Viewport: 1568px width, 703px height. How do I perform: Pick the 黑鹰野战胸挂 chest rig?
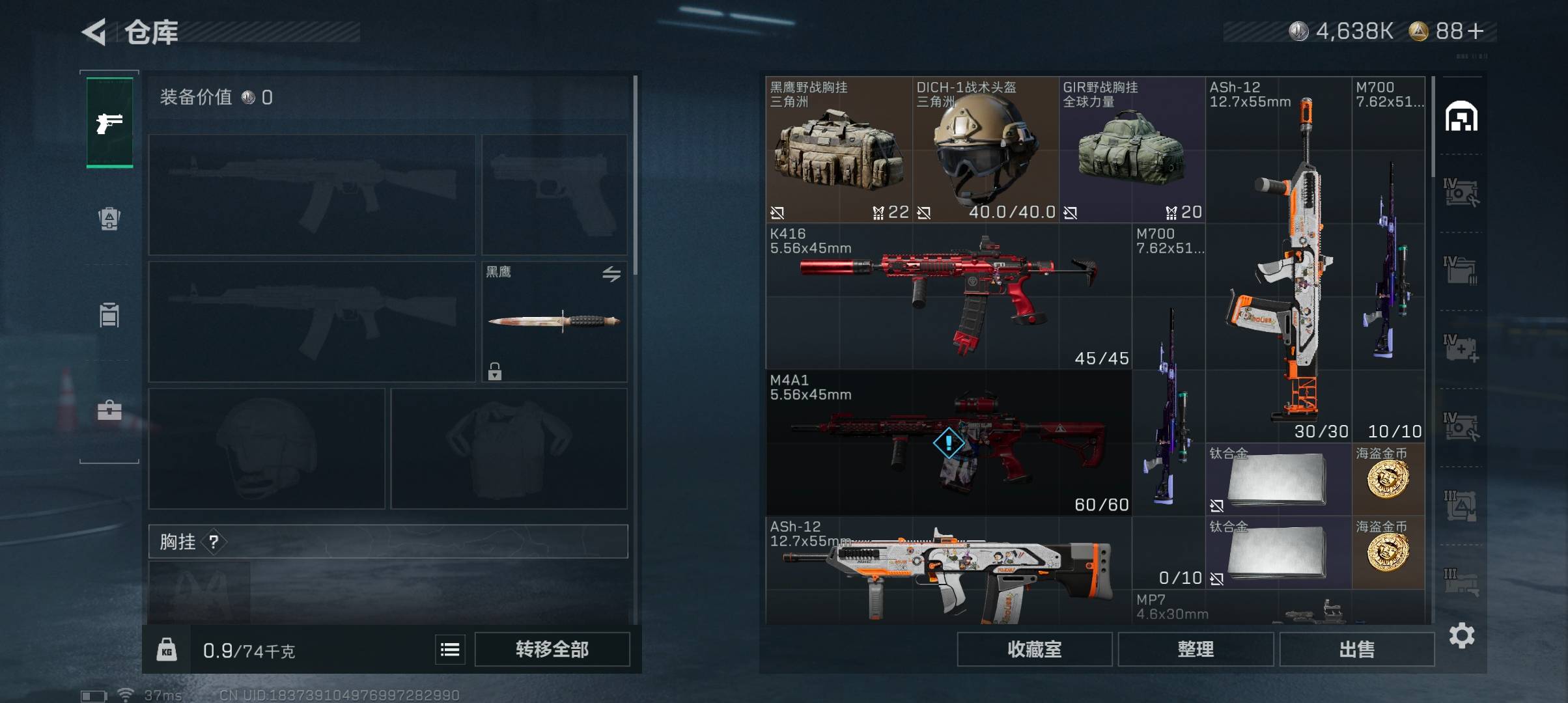point(838,150)
